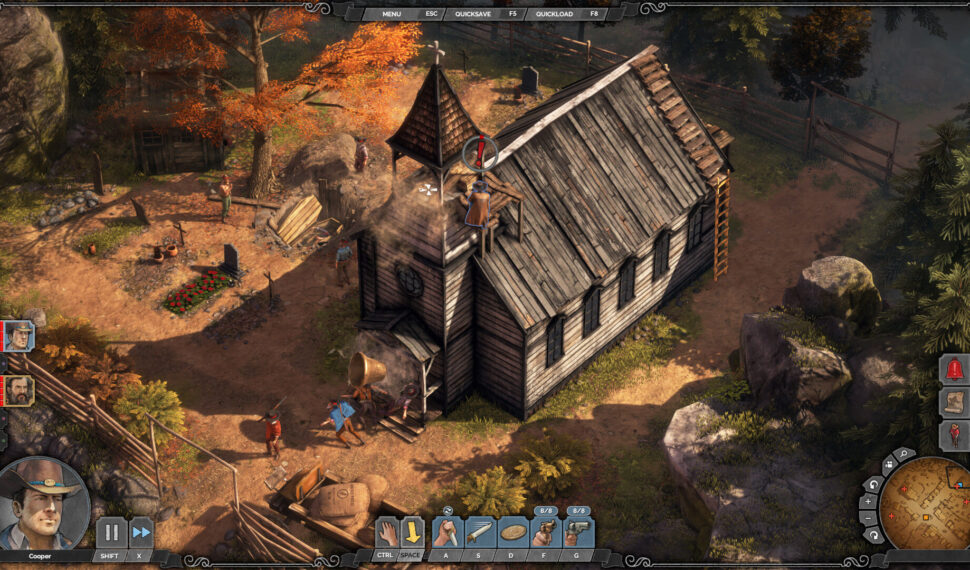Activate fast-forward speed
The image size is (970, 570).
pos(141,532)
